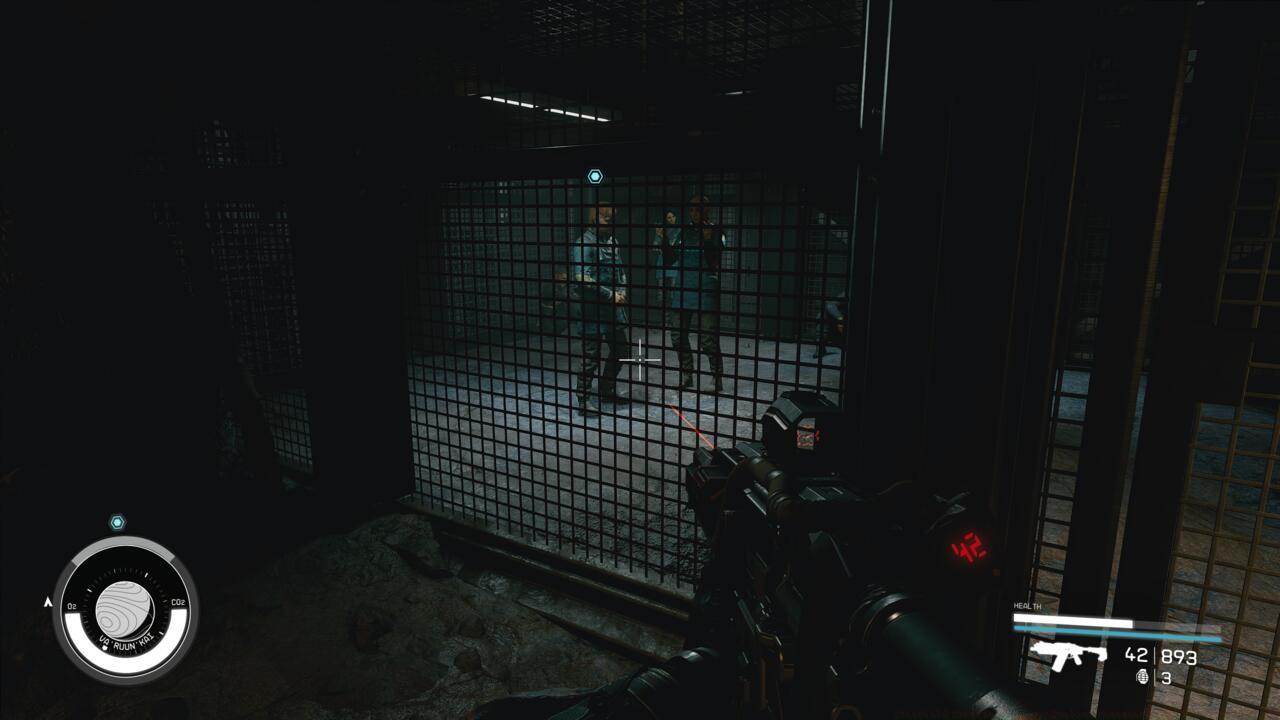The image size is (1280, 720).
Task: Click the grenade count 3
Action: click(x=1165, y=677)
